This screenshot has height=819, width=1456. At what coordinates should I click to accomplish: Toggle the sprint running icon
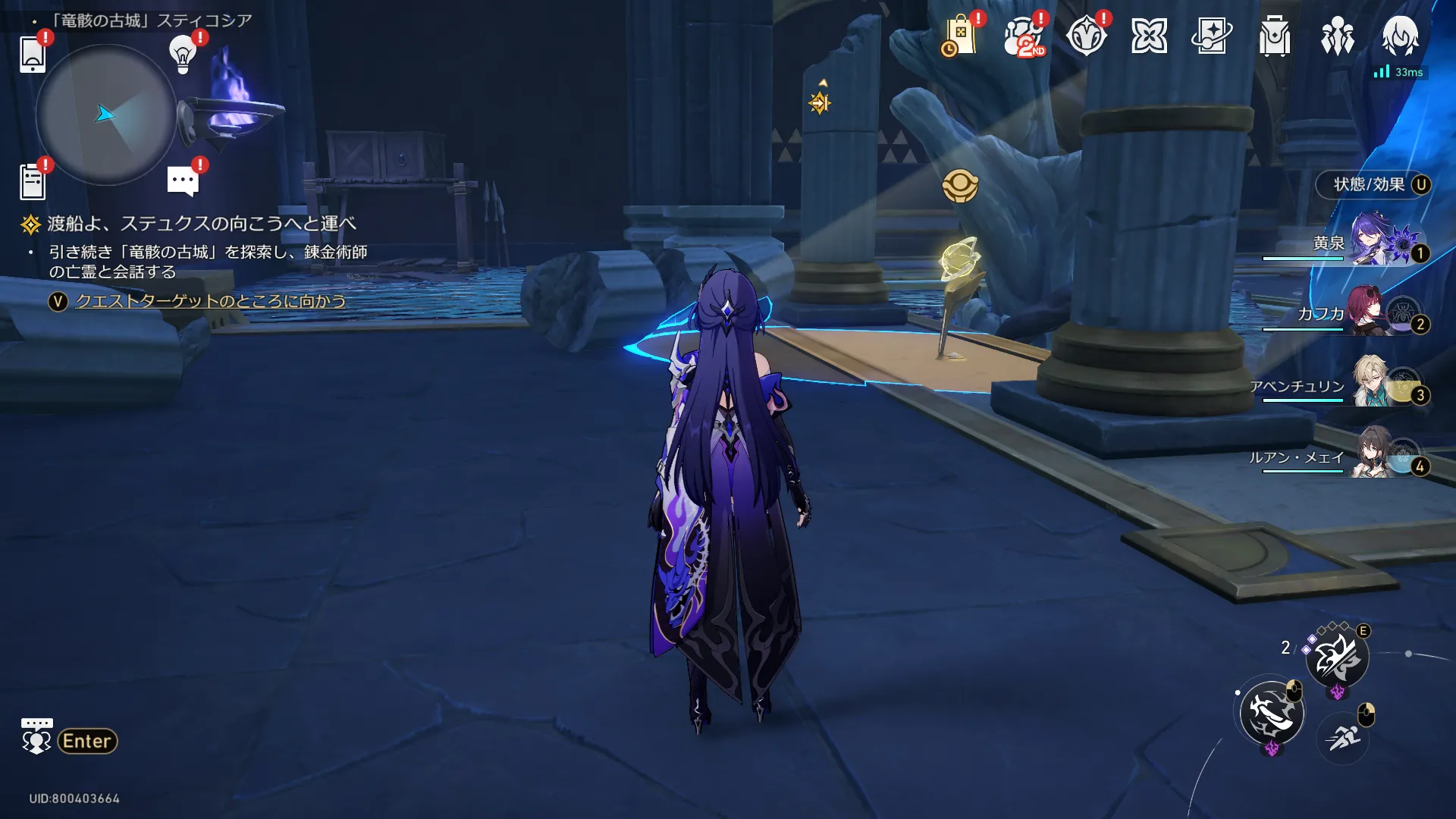click(1343, 736)
